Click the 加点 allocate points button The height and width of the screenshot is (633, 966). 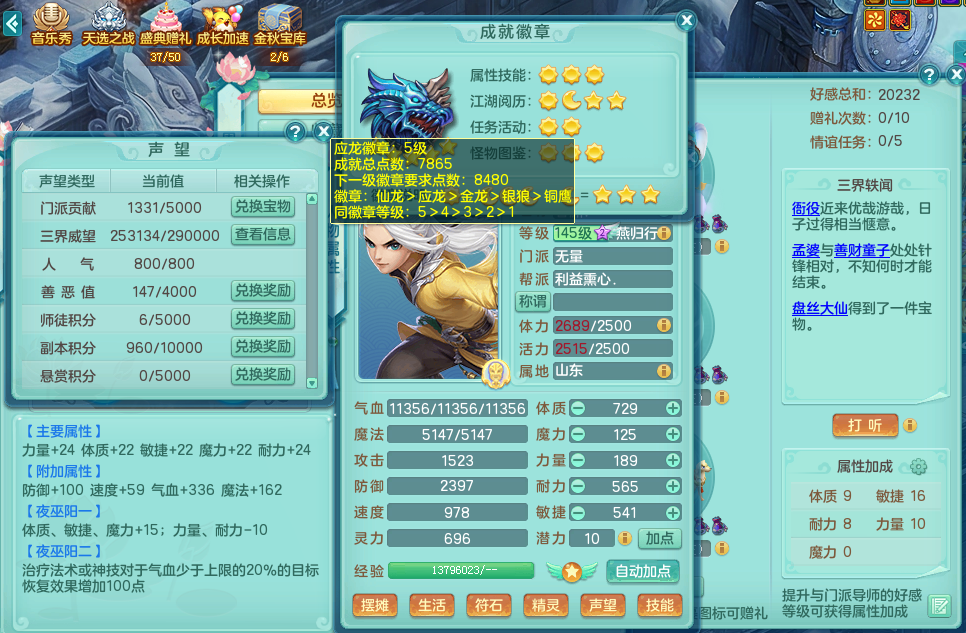click(x=659, y=539)
